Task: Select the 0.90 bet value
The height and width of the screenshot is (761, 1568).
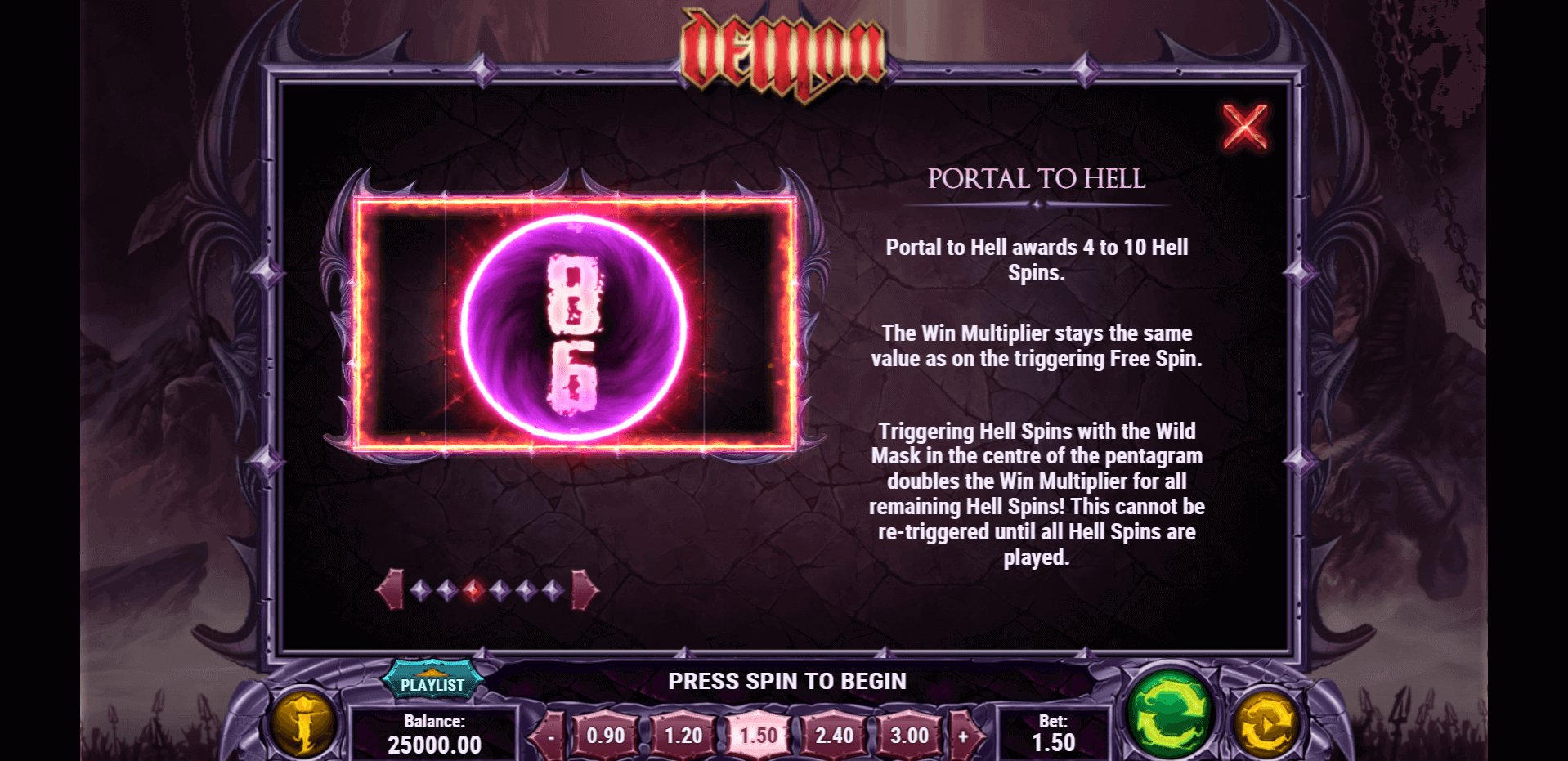Action: click(x=605, y=736)
